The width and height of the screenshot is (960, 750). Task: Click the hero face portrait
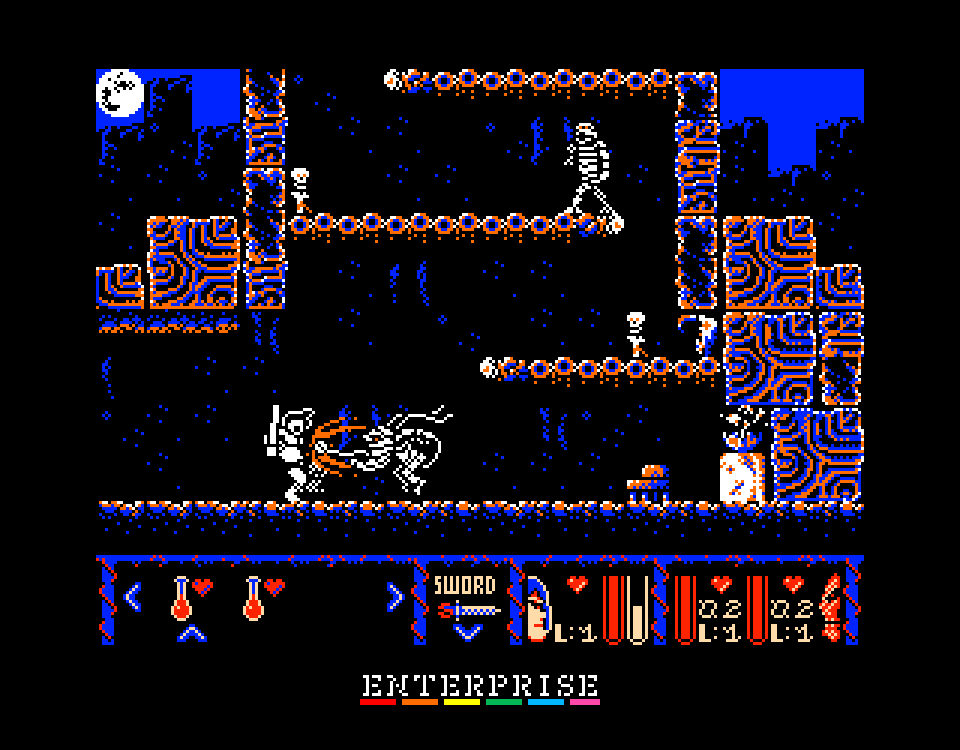(539, 610)
